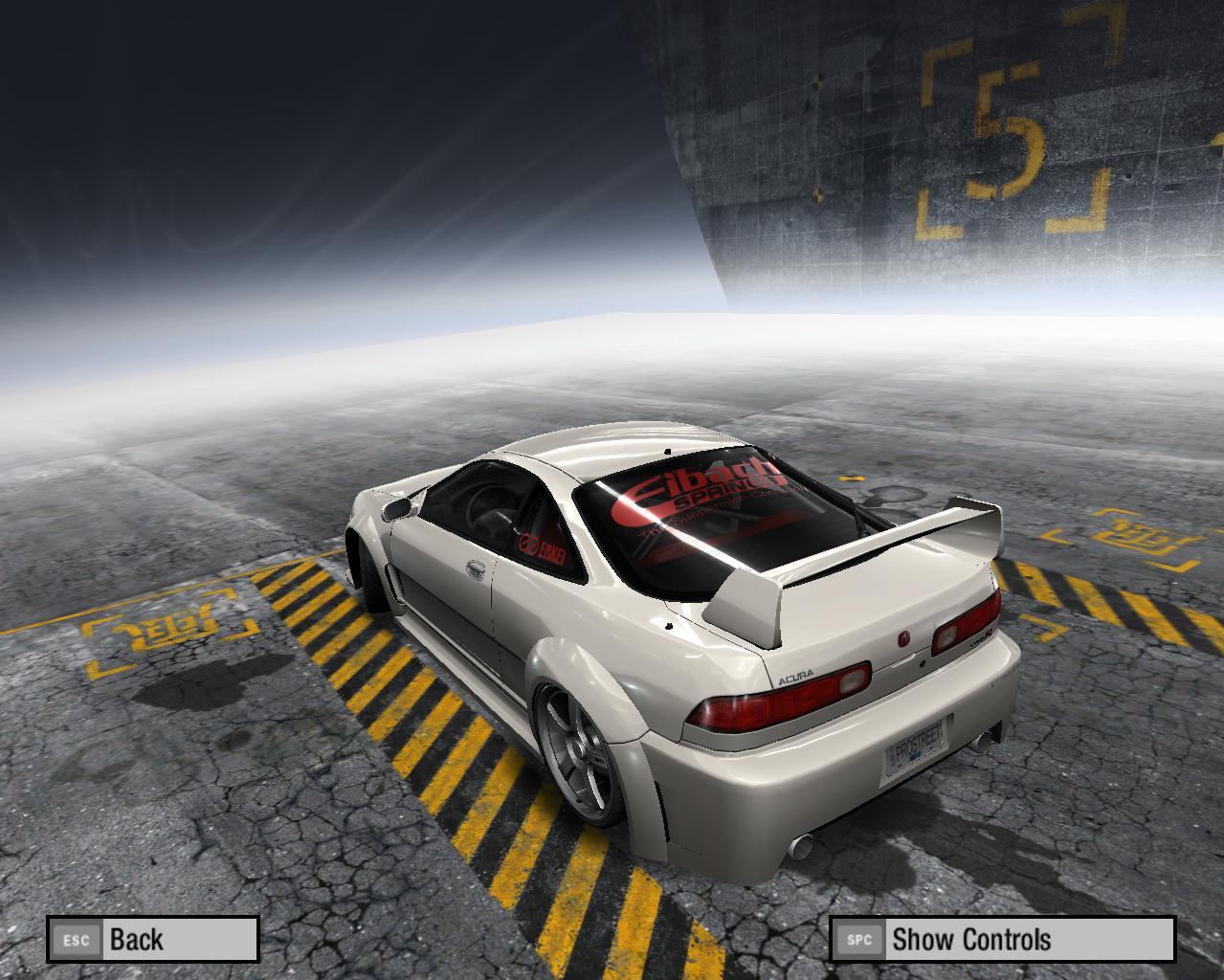Screen dimensions: 1224x980
Task: Click the Back button
Action: tap(153, 939)
